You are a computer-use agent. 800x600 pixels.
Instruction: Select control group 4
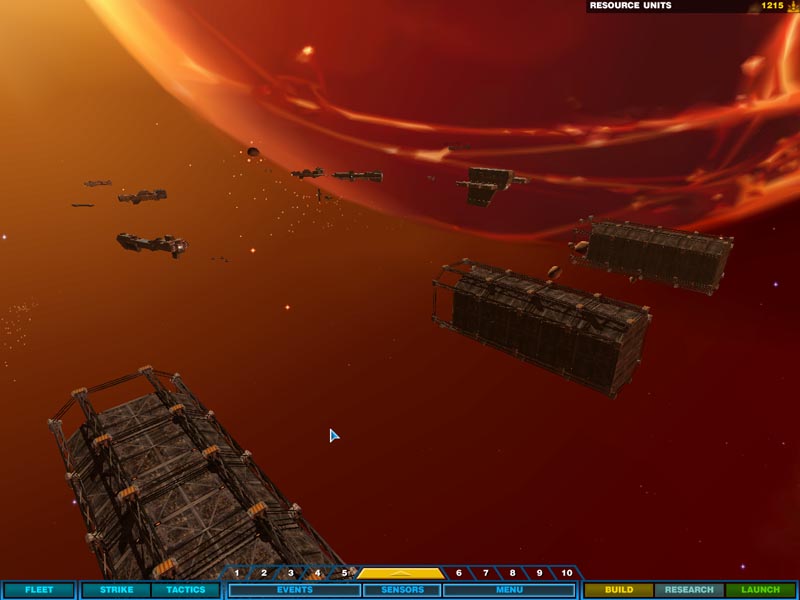(x=318, y=573)
